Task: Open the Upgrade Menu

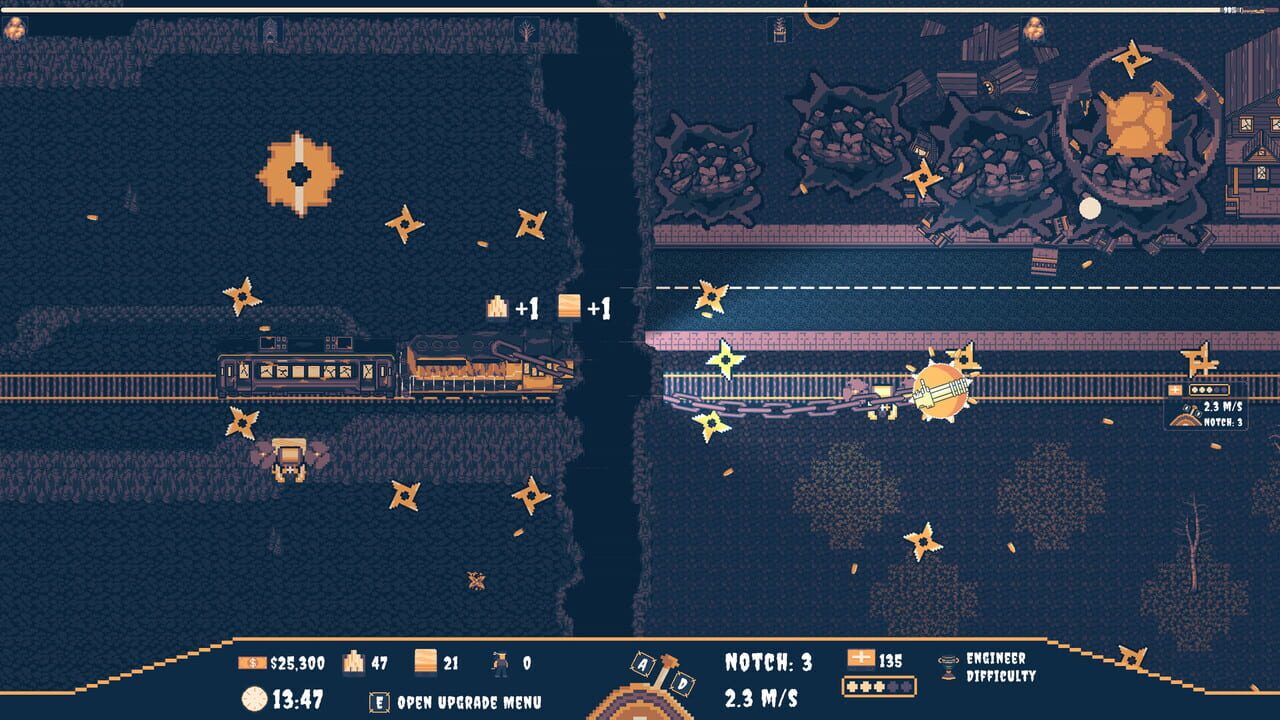Action: pyautogui.click(x=379, y=699)
